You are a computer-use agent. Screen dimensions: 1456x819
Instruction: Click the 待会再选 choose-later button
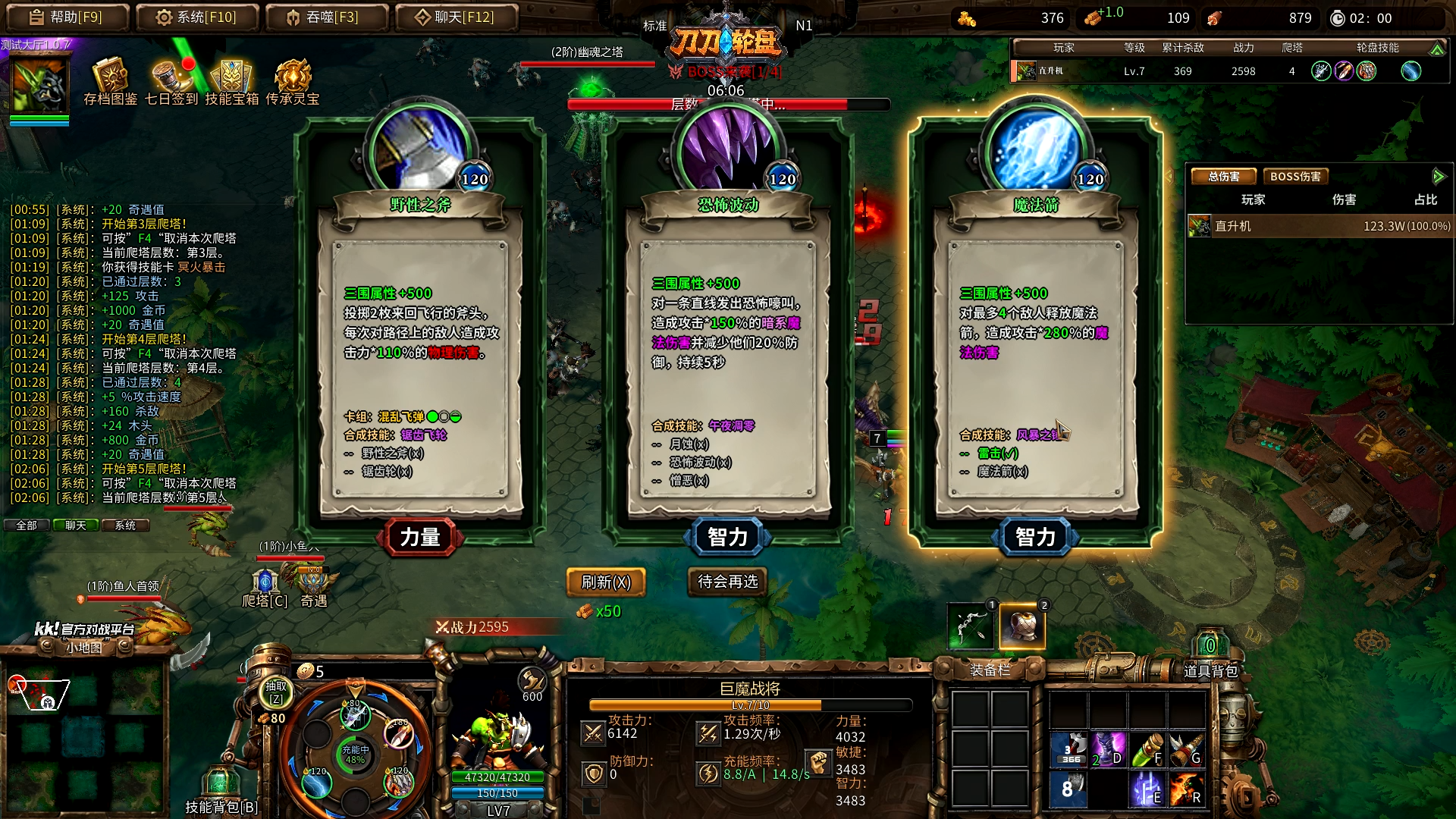[728, 582]
